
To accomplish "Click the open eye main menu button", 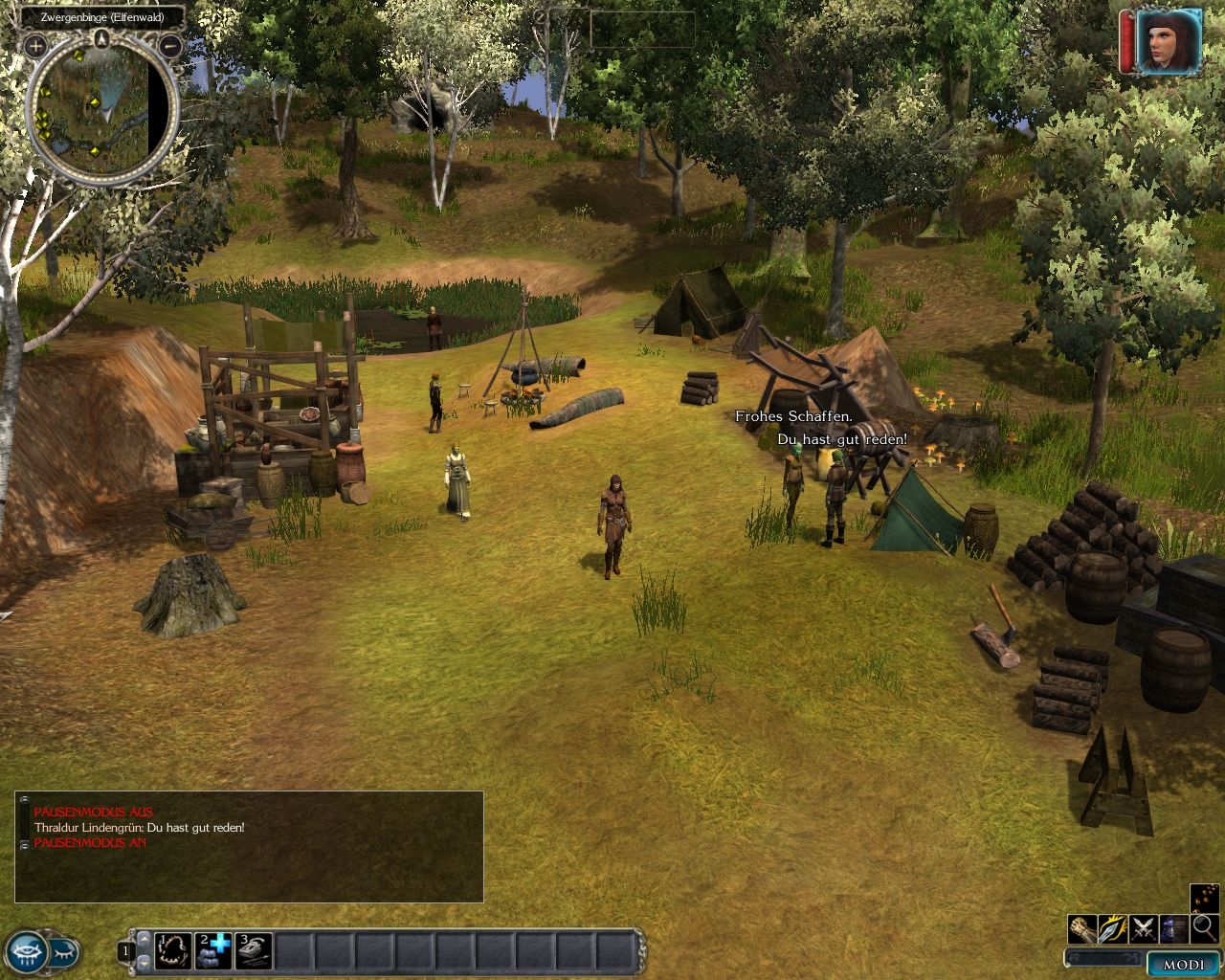I will point(26,952).
